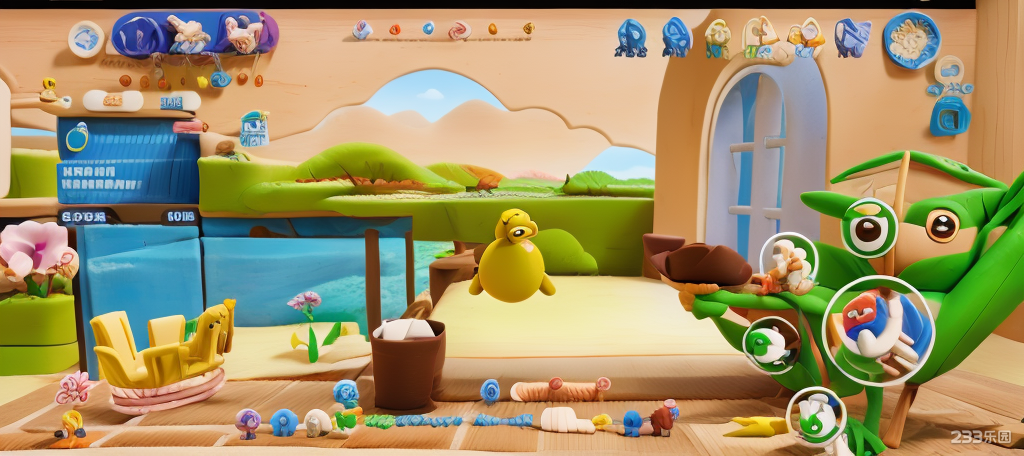The width and height of the screenshot is (1024, 456).
Task: Click the round blue plate icon with cream swirl
Action: click(911, 40)
